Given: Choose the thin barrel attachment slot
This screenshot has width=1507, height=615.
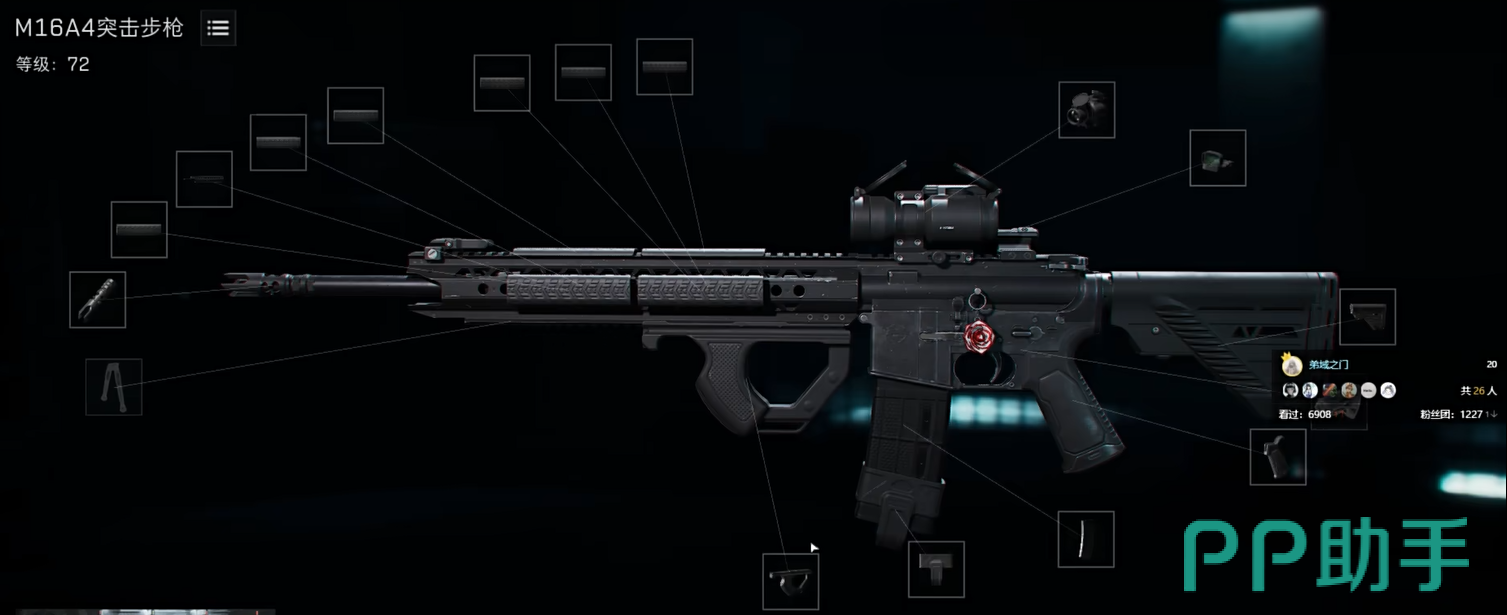Looking at the screenshot, I should [x=204, y=179].
